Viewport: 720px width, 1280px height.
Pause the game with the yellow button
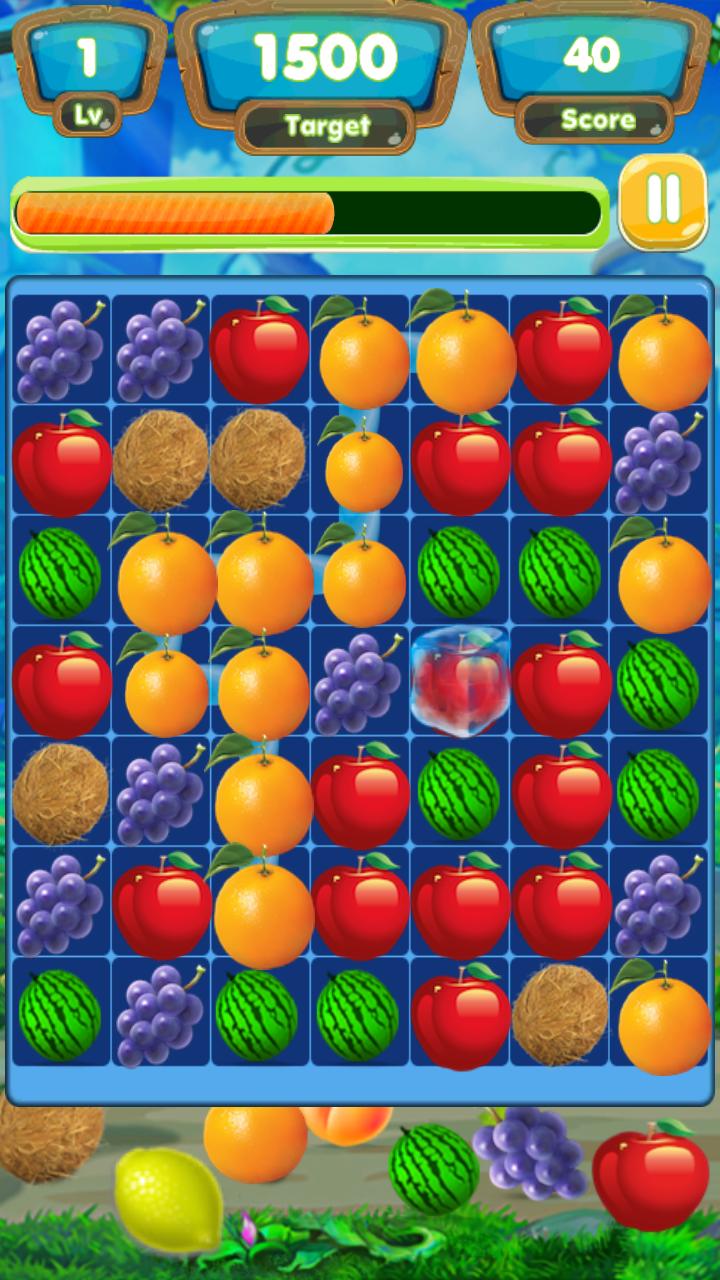(x=663, y=201)
